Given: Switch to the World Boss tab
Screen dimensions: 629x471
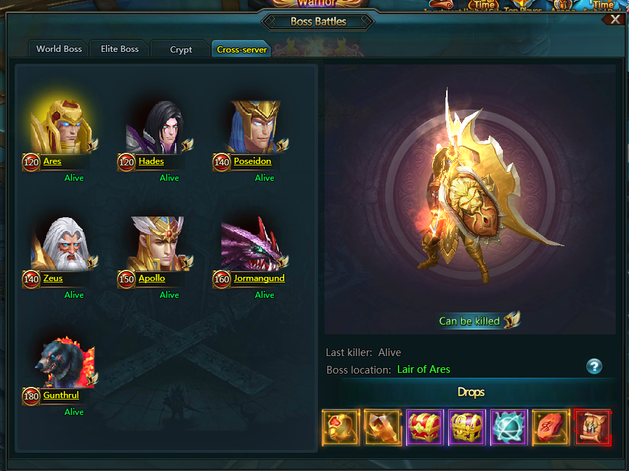Looking at the screenshot, I should click(58, 48).
